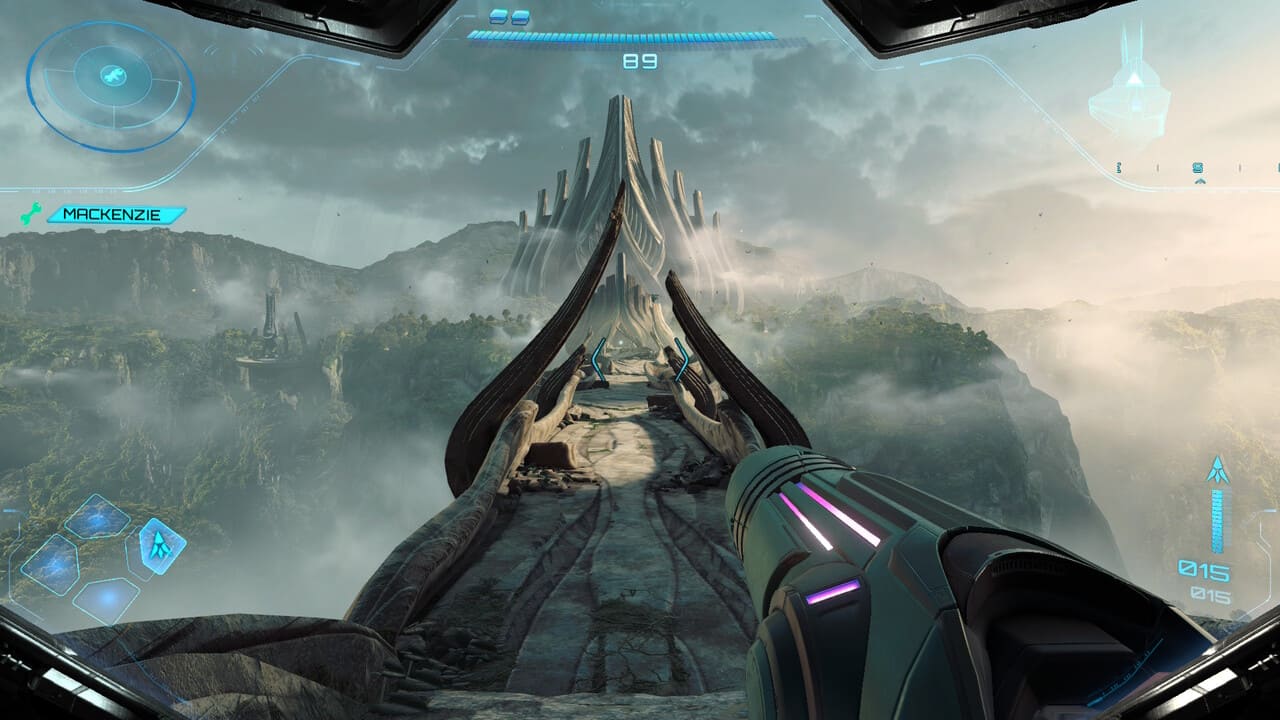Image resolution: width=1280 pixels, height=720 pixels.
Task: Click the missile icon above the ammo gauge
Action: click(1217, 470)
